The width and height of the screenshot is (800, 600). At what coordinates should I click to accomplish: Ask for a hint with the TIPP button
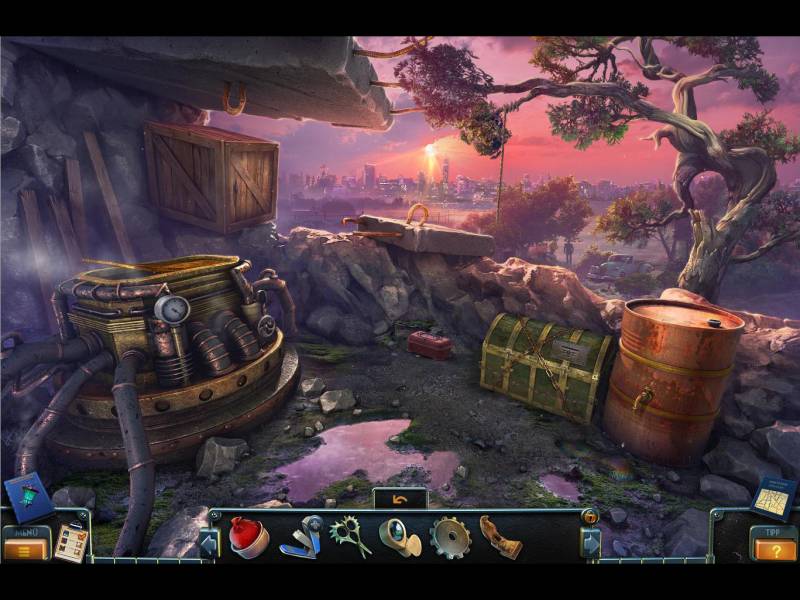pyautogui.click(x=773, y=548)
